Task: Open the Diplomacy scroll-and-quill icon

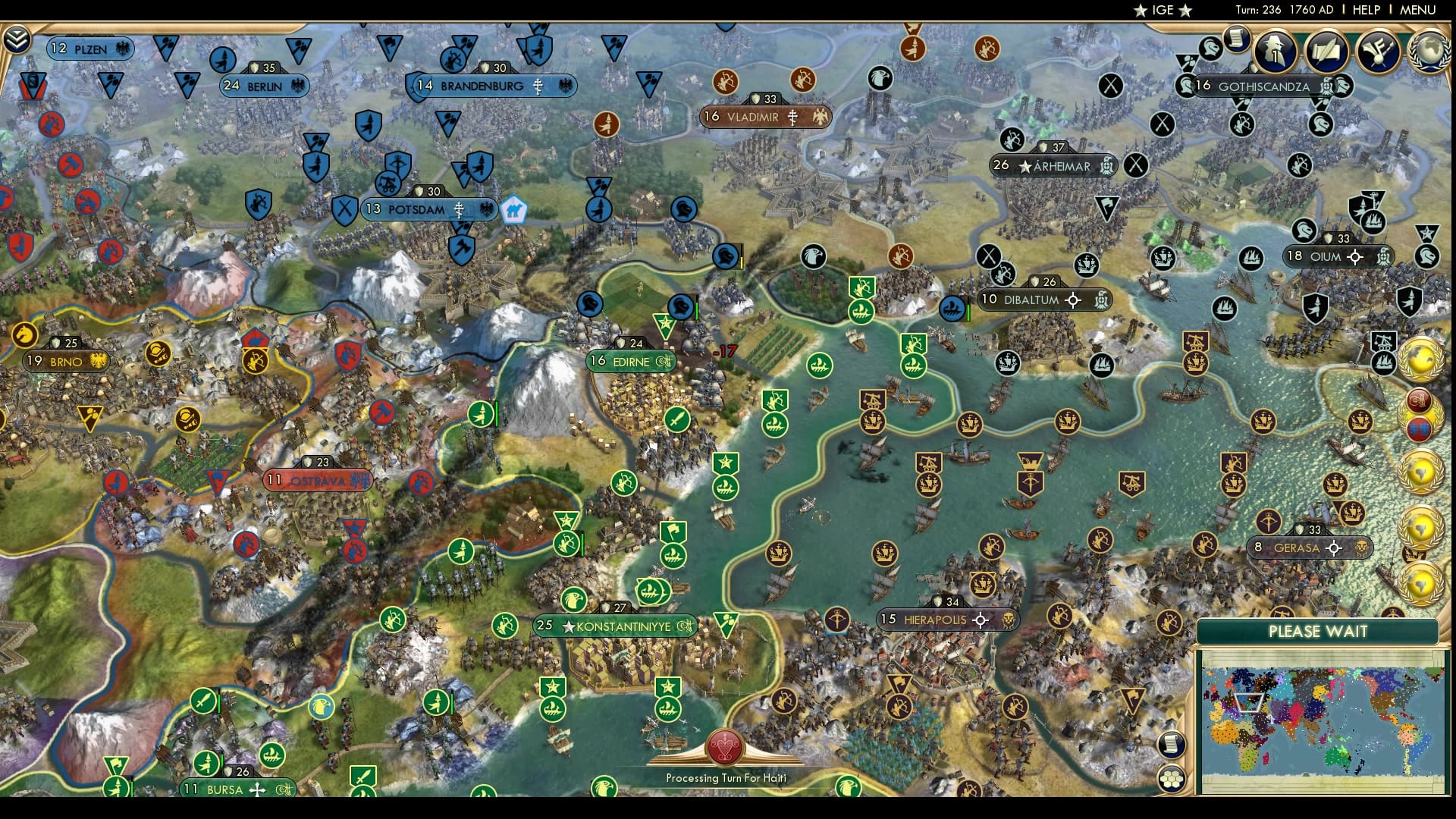Action: pos(1326,51)
